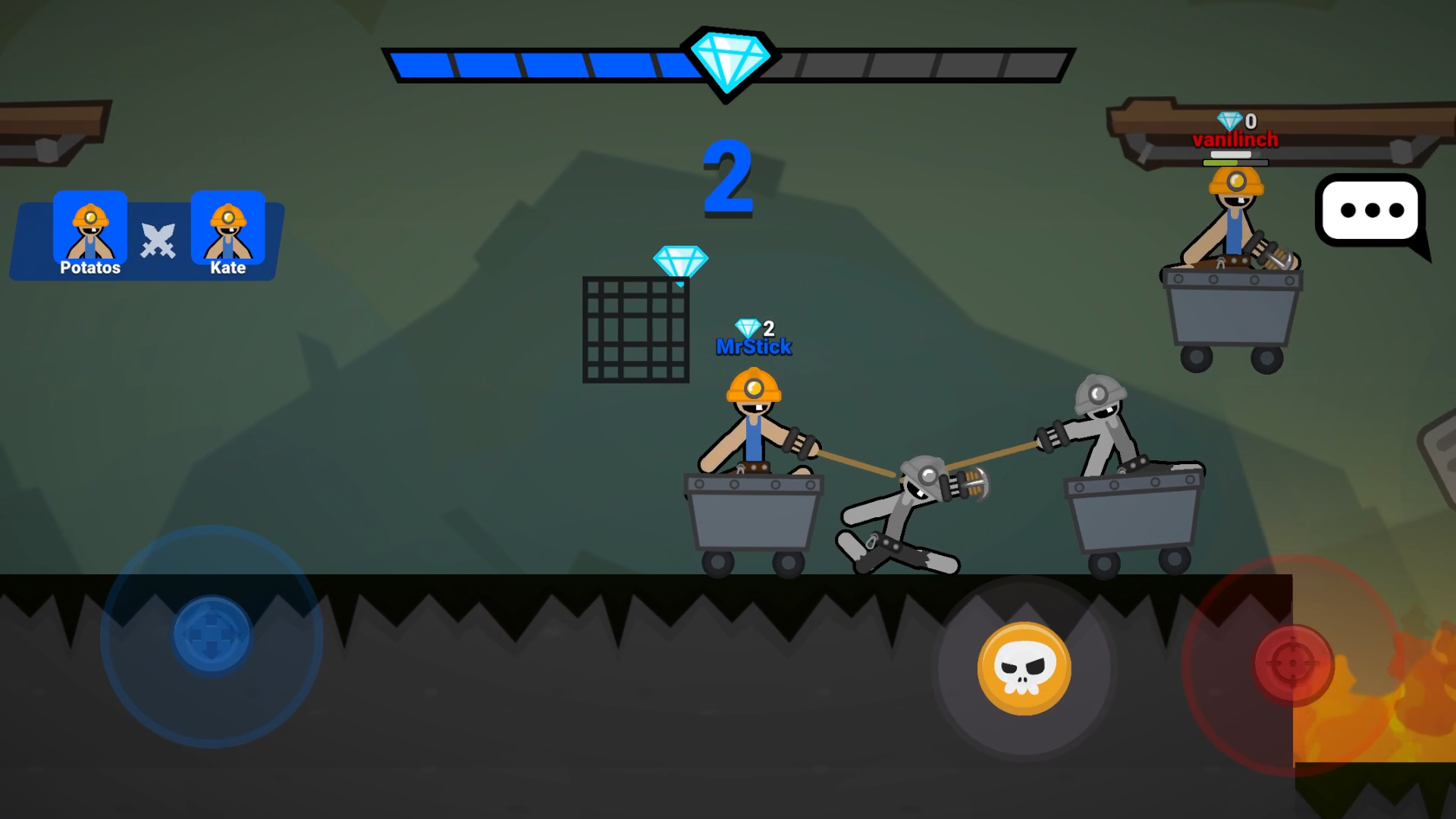Select the Kate avatar tile
Screen dimensions: 1456x819
pos(229,227)
